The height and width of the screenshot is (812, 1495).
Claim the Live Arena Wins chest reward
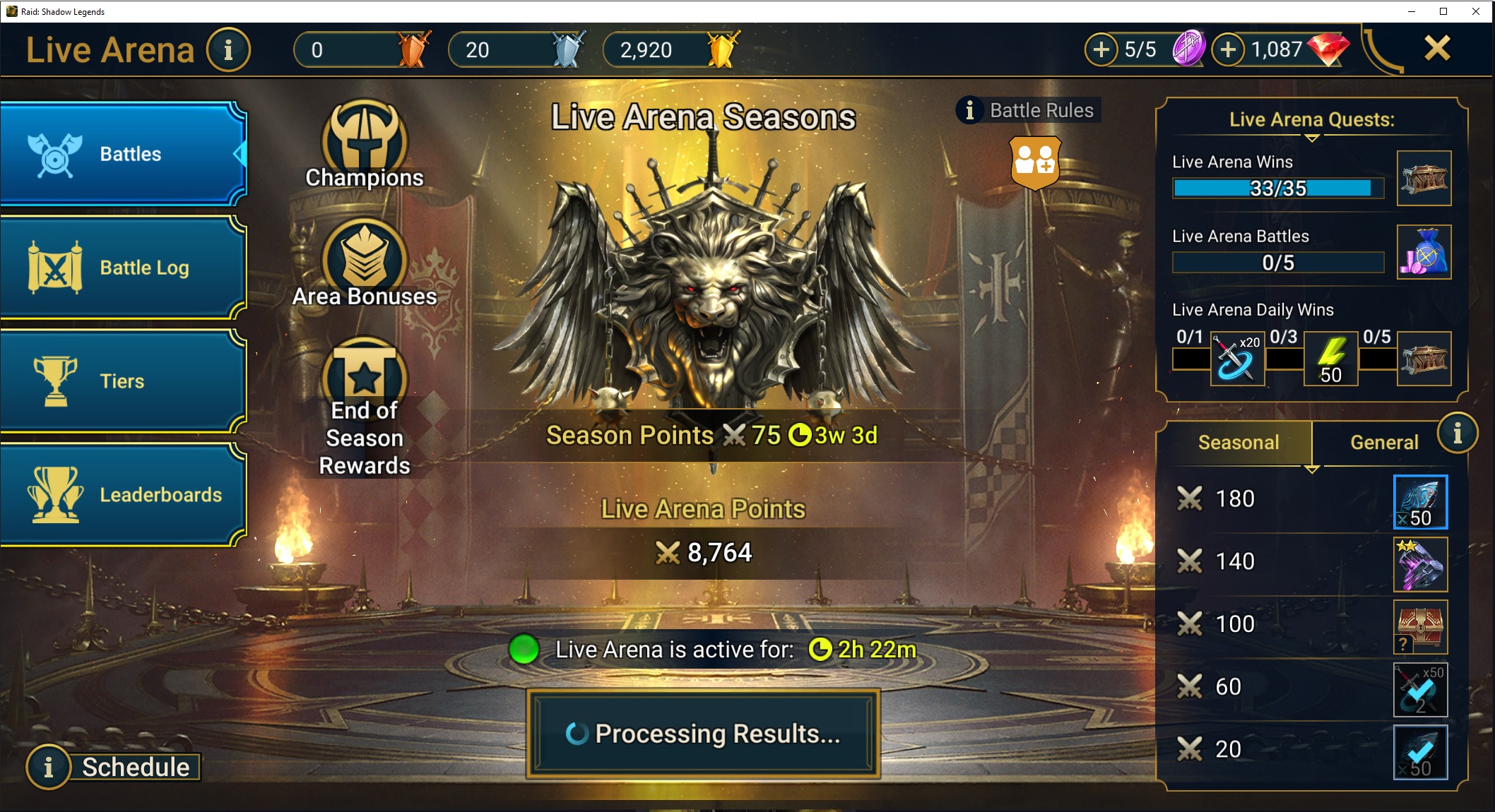(1424, 179)
